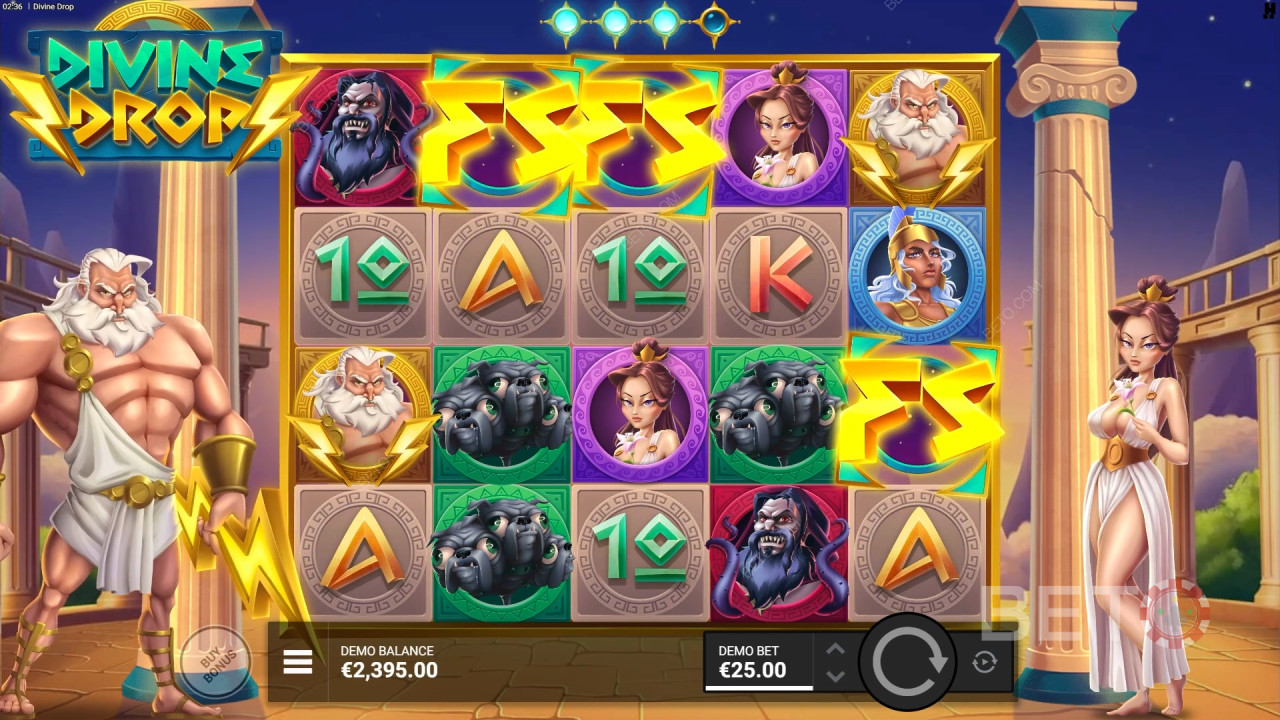Spin the reels with the circular arrow button

pyautogui.click(x=908, y=661)
